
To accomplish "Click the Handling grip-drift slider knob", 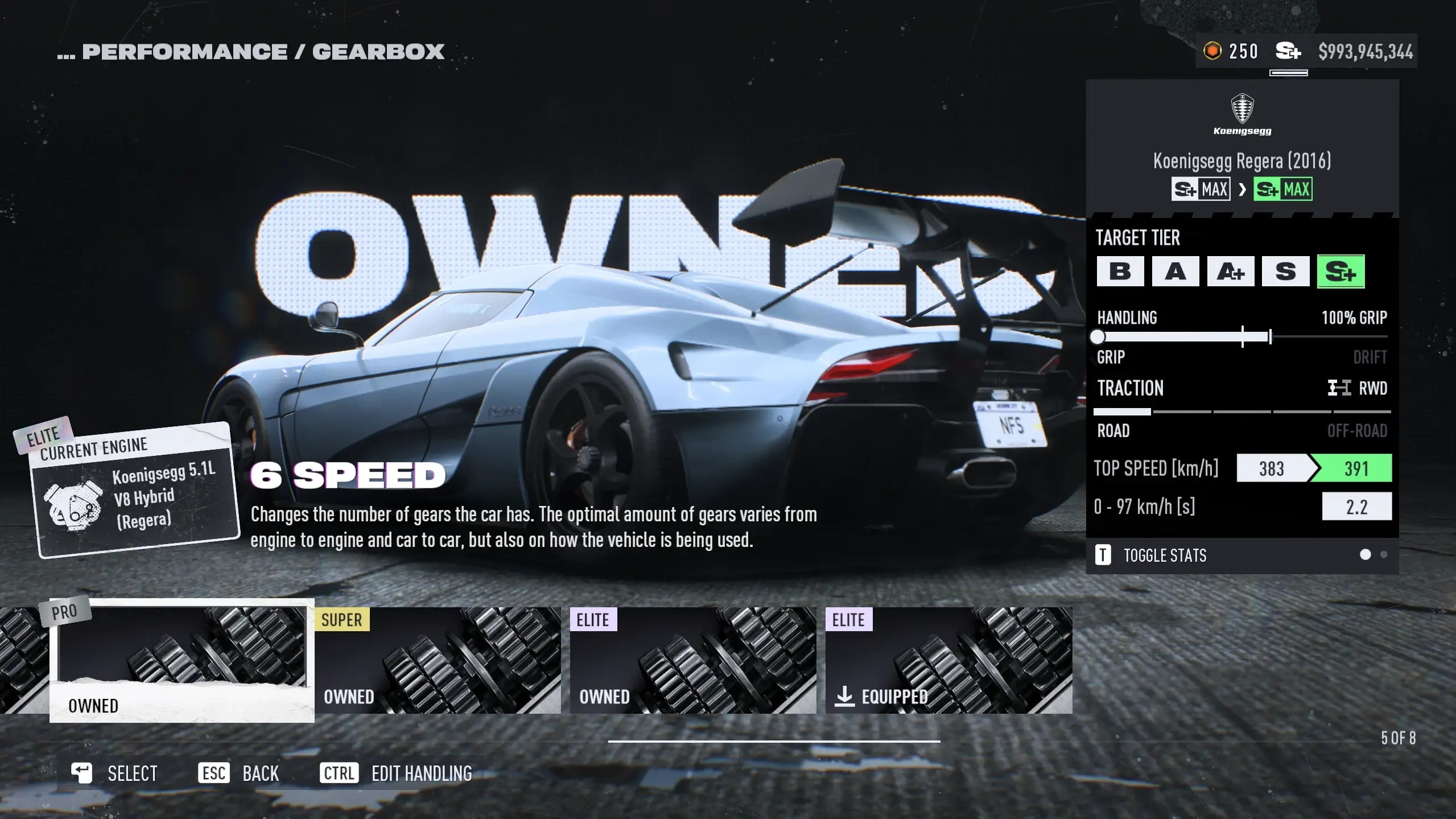I will [x=1098, y=337].
